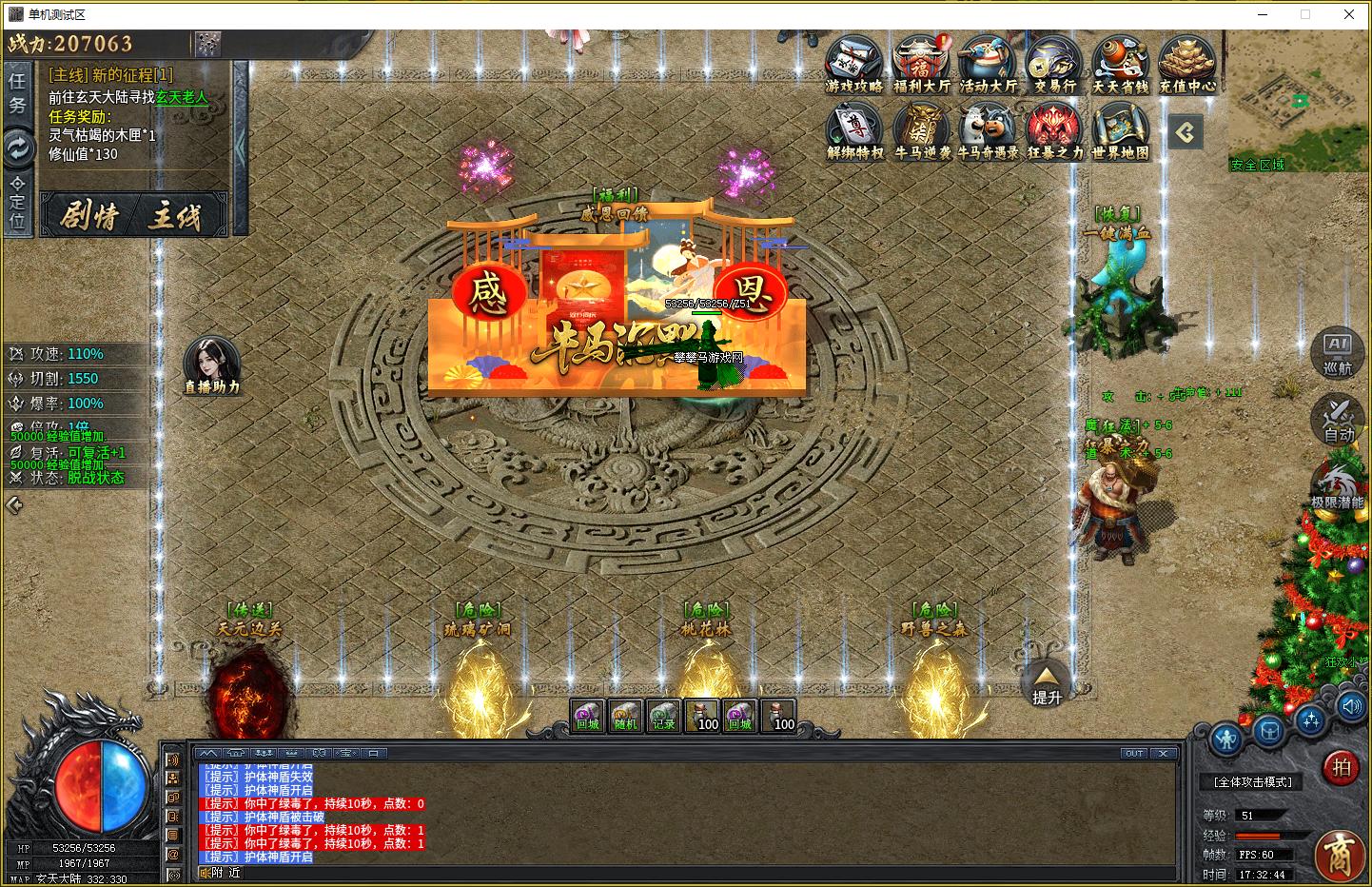Open the 游戏攻略 game guide icon
Screen dimensions: 1372x887
click(853, 63)
